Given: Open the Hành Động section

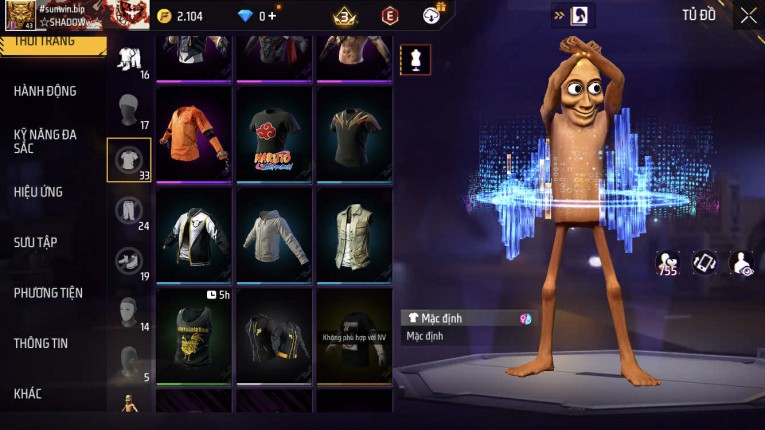Looking at the screenshot, I should click(x=45, y=91).
